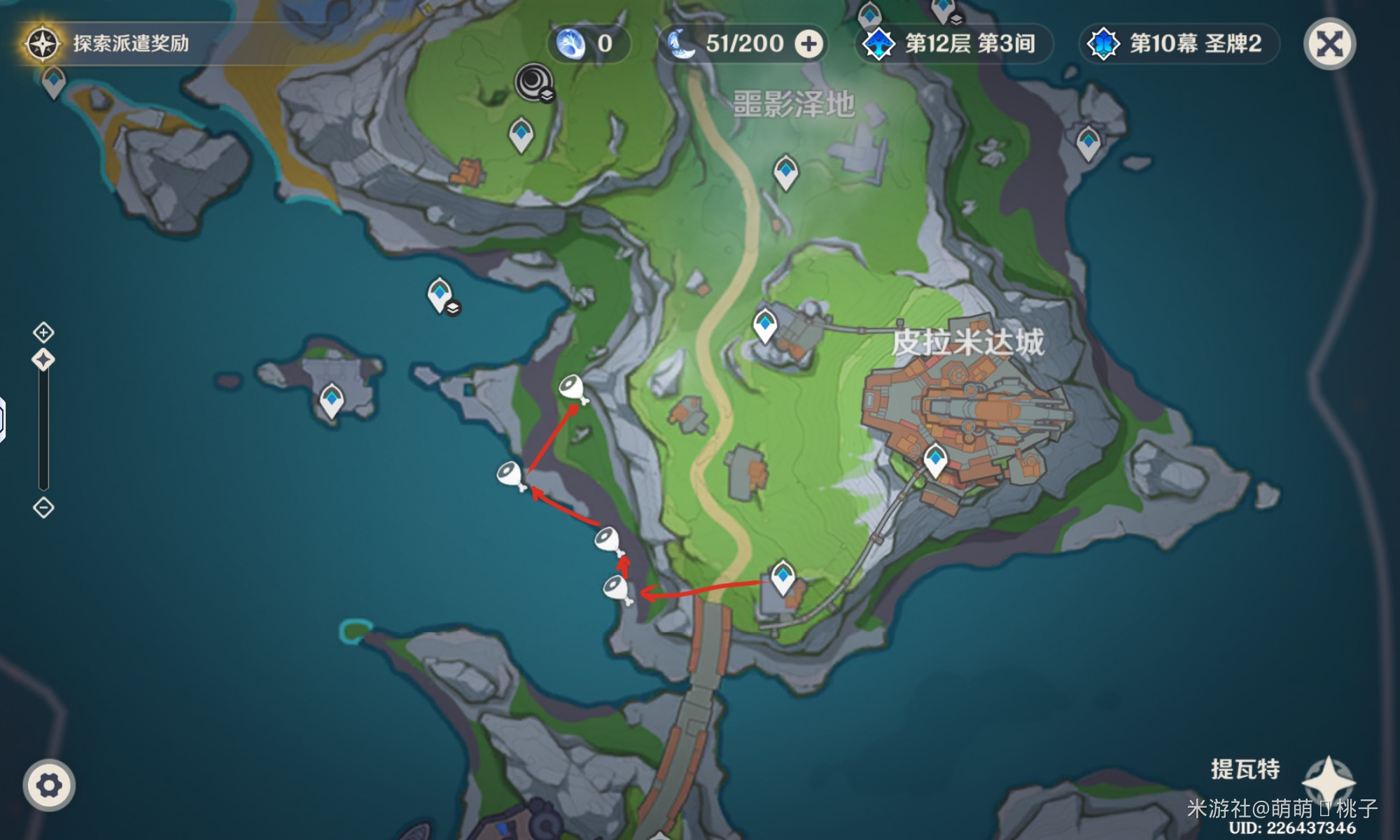Select the waypoint under 噩影泽地 label
The image size is (1400, 840).
tap(785, 171)
